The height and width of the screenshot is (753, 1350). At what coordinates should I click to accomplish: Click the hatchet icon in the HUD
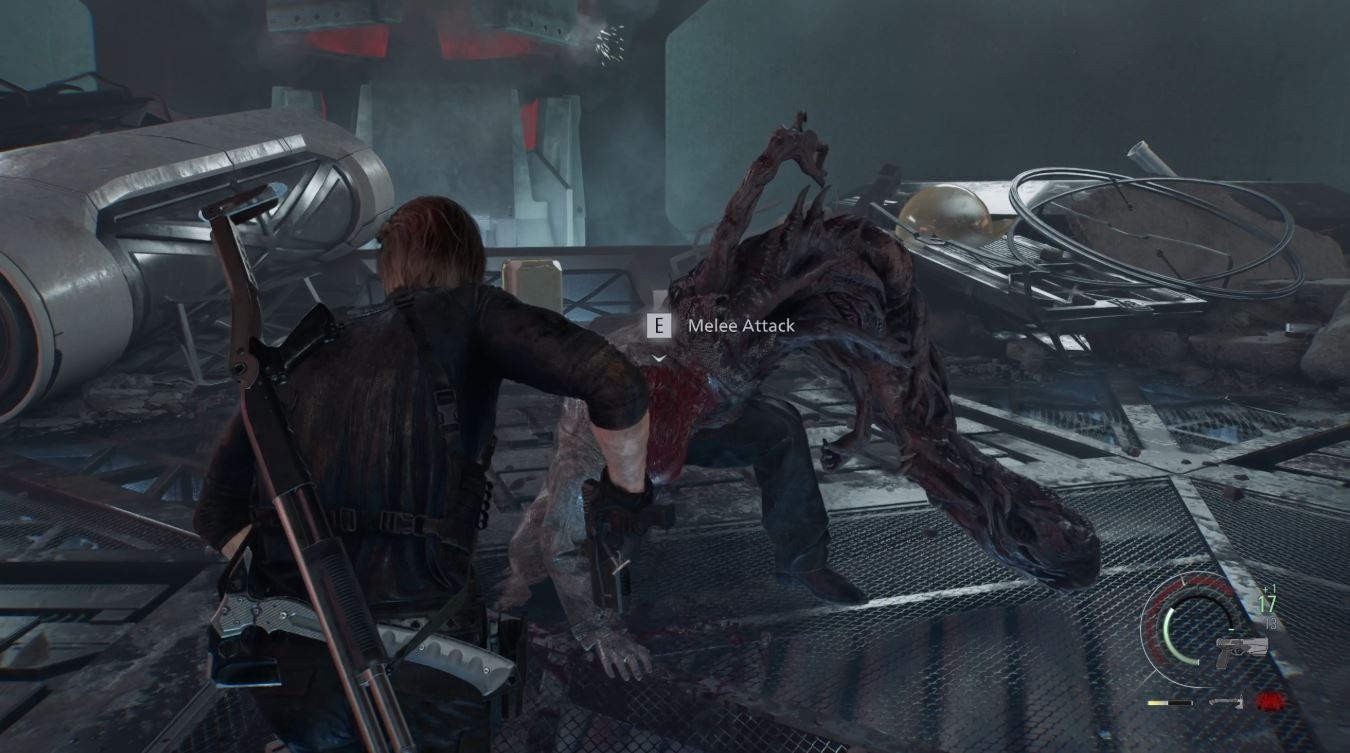(x=1225, y=702)
